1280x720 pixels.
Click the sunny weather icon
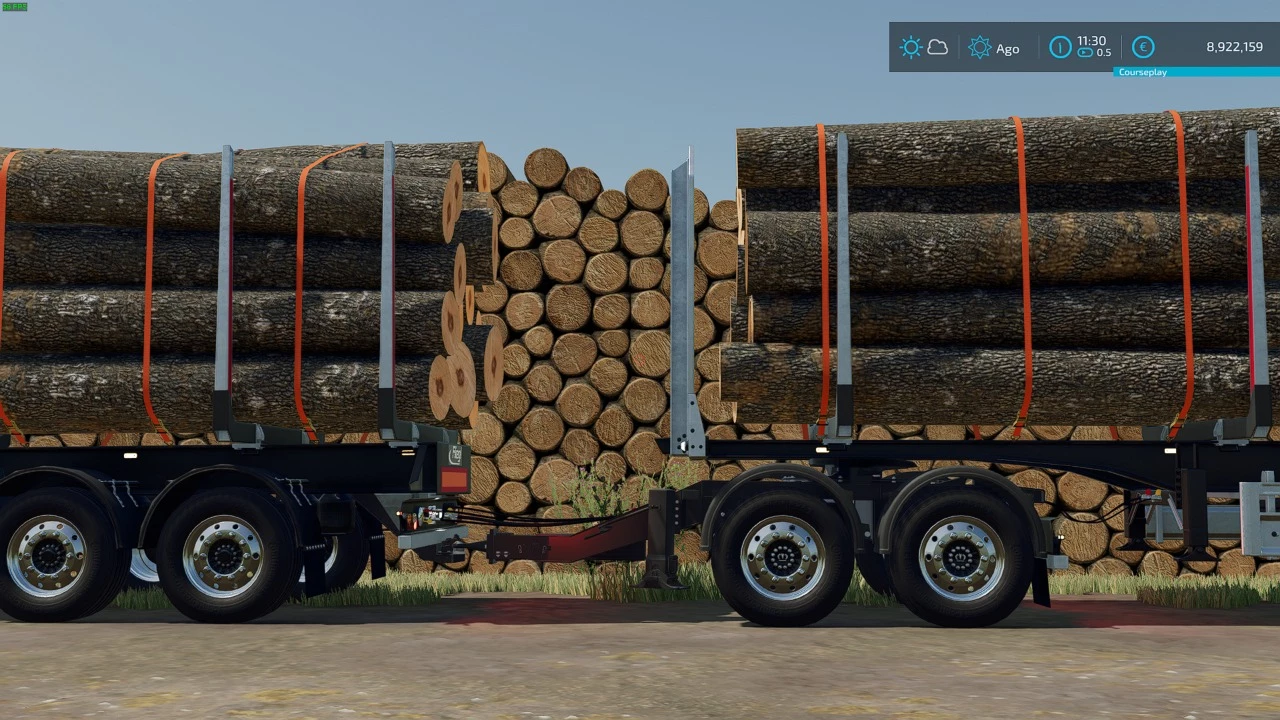tap(910, 47)
